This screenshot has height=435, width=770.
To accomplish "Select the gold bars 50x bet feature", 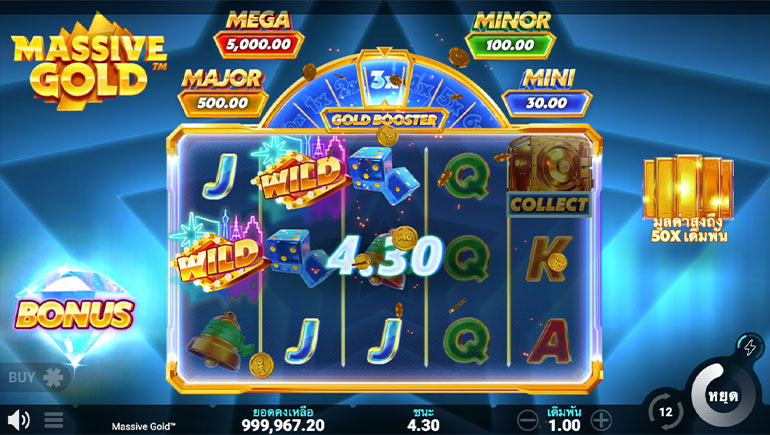I will click(687, 199).
